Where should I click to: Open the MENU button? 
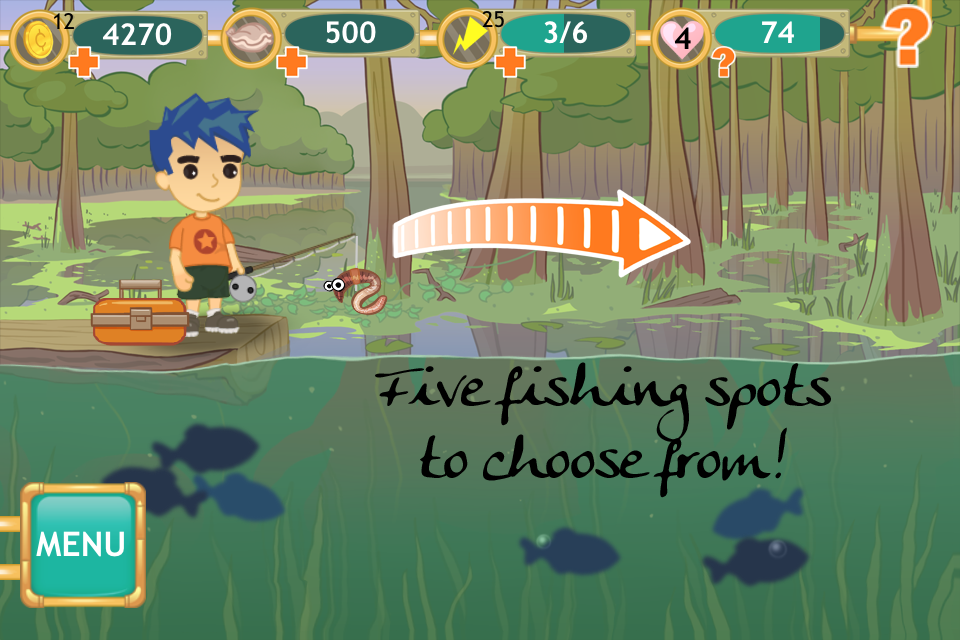(x=81, y=545)
